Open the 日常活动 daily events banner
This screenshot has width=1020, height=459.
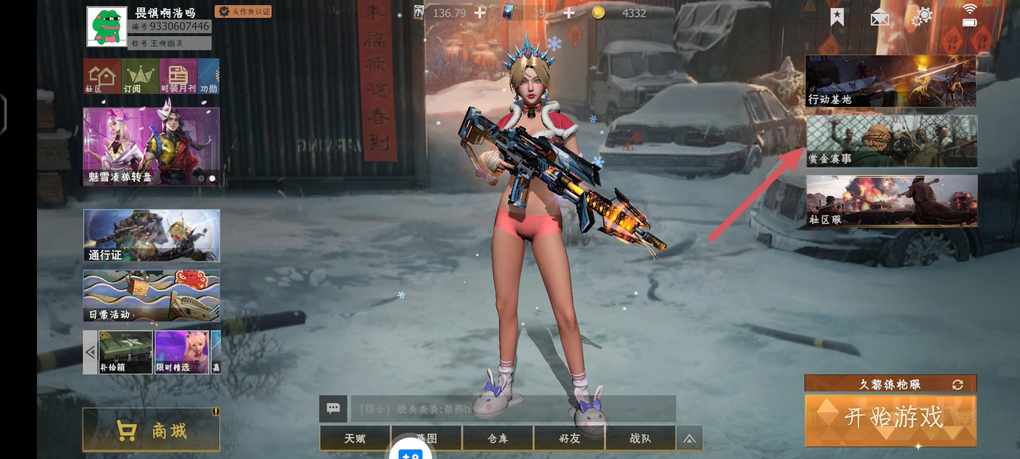click(x=151, y=296)
